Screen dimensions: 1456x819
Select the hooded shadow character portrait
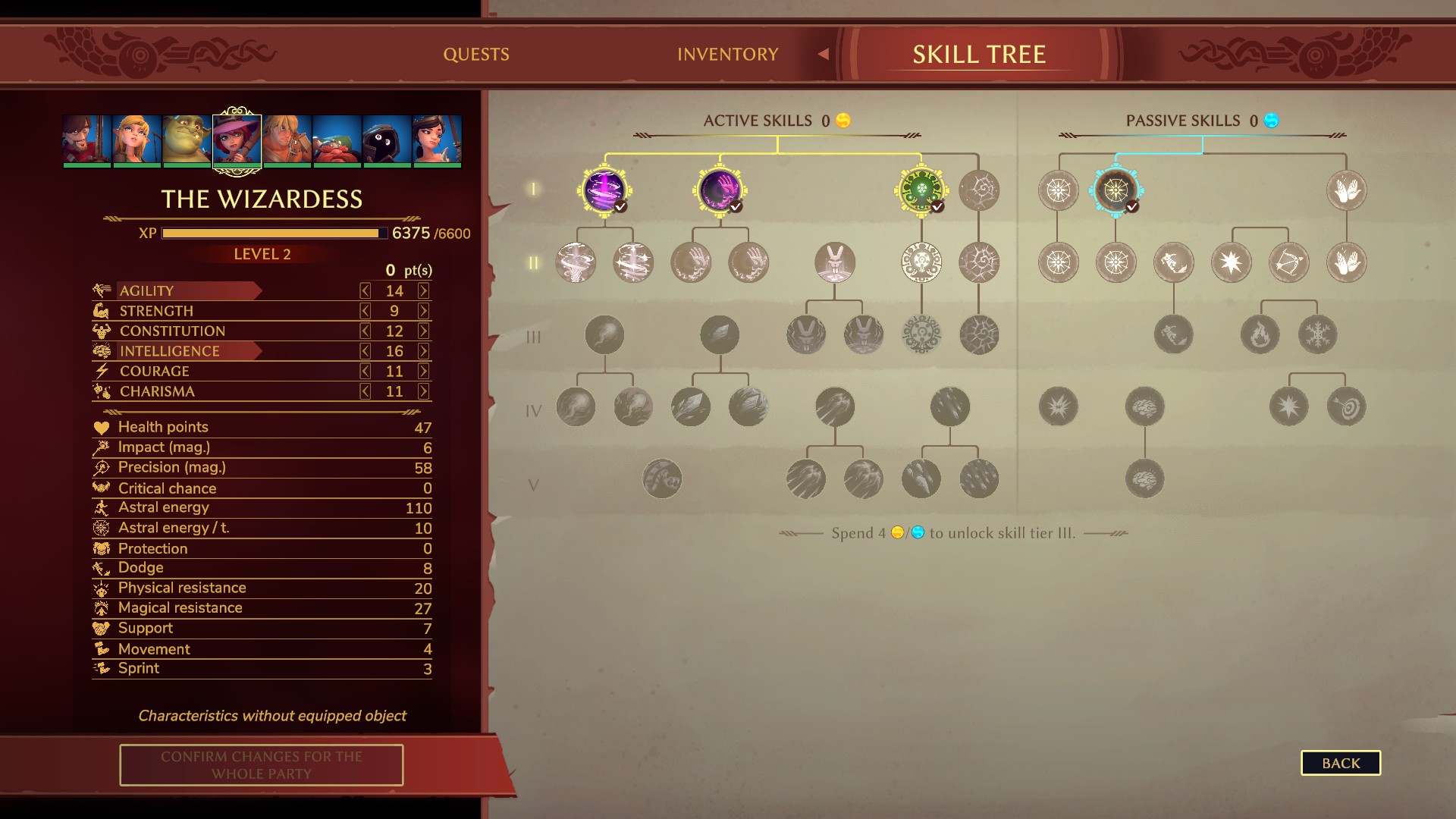click(x=387, y=140)
